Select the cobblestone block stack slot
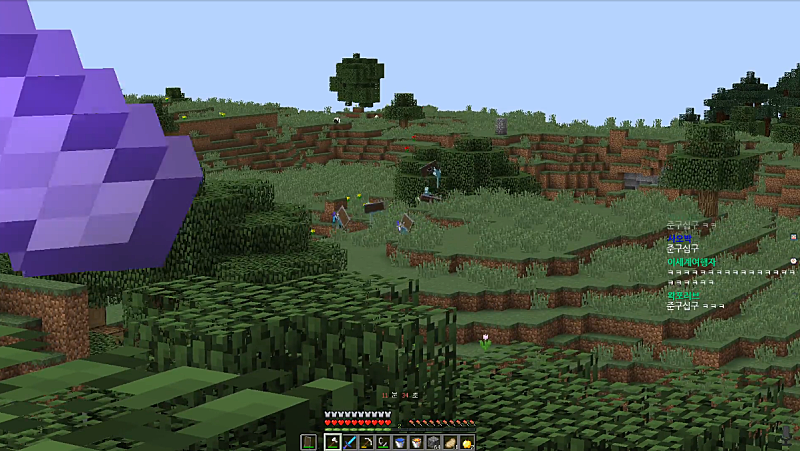Screen dimensions: 800x451 (x=434, y=442)
